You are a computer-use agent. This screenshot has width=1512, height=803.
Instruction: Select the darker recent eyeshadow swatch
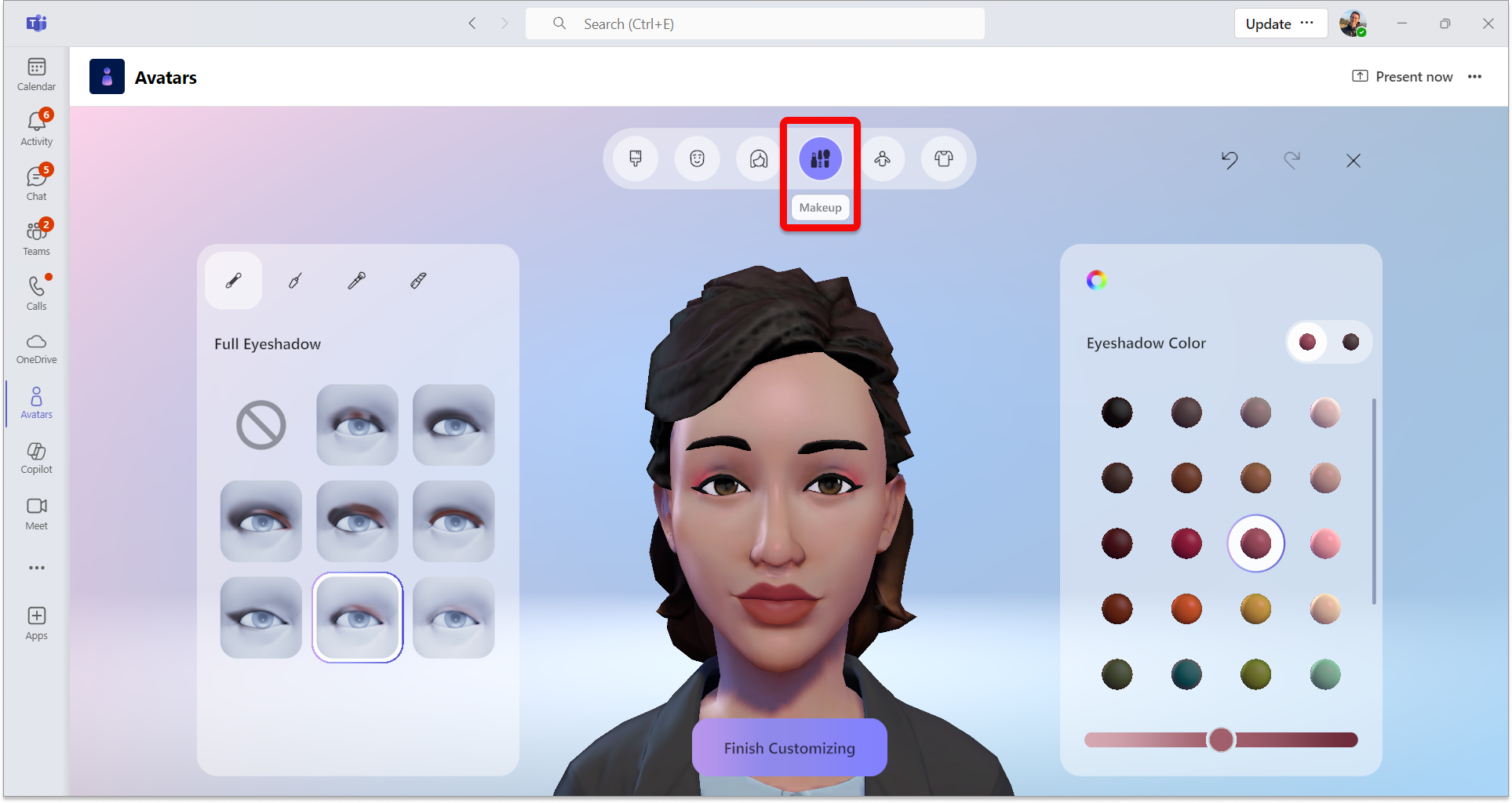point(1350,342)
